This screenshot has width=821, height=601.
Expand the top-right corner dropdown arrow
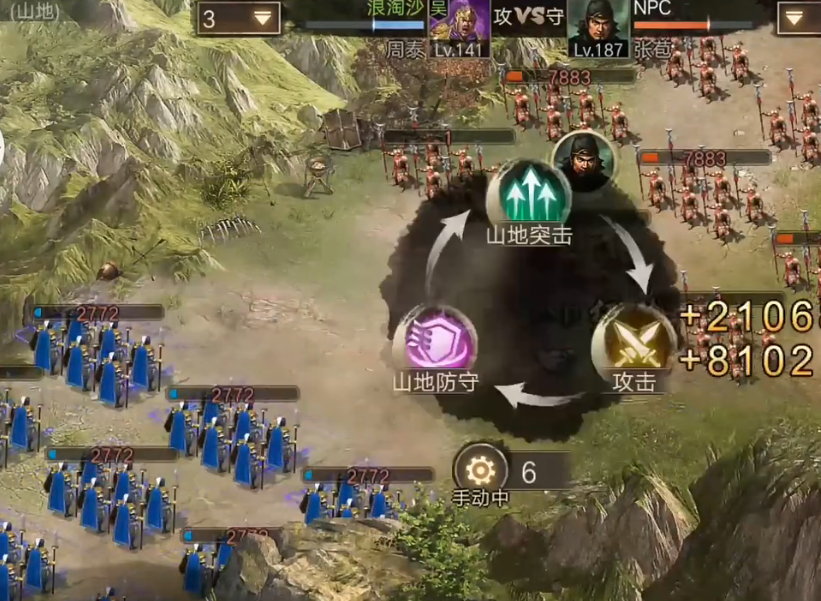coord(797,18)
